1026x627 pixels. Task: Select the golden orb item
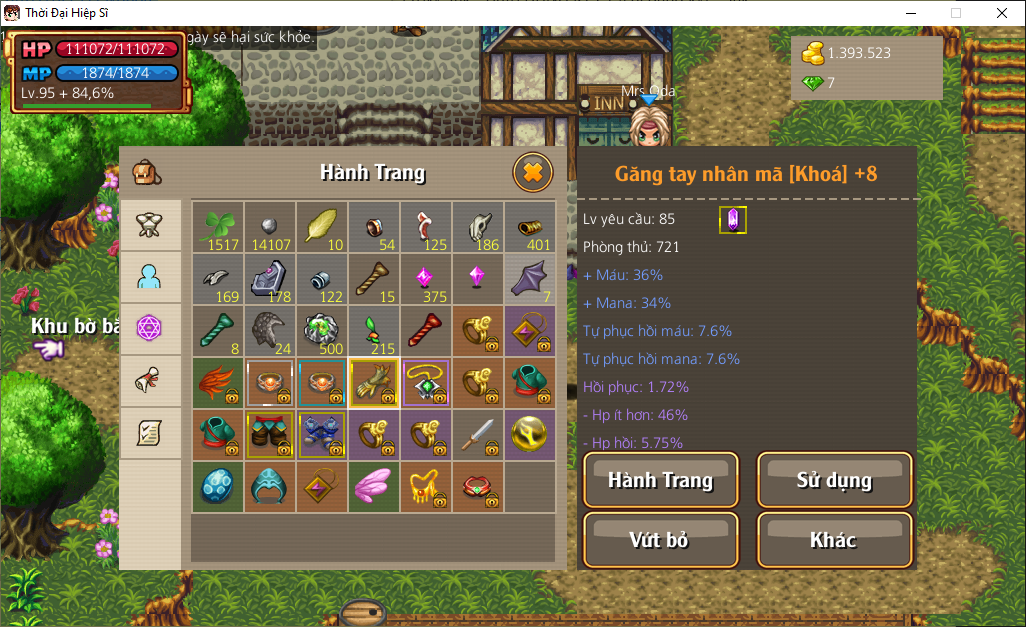pyautogui.click(x=530, y=435)
